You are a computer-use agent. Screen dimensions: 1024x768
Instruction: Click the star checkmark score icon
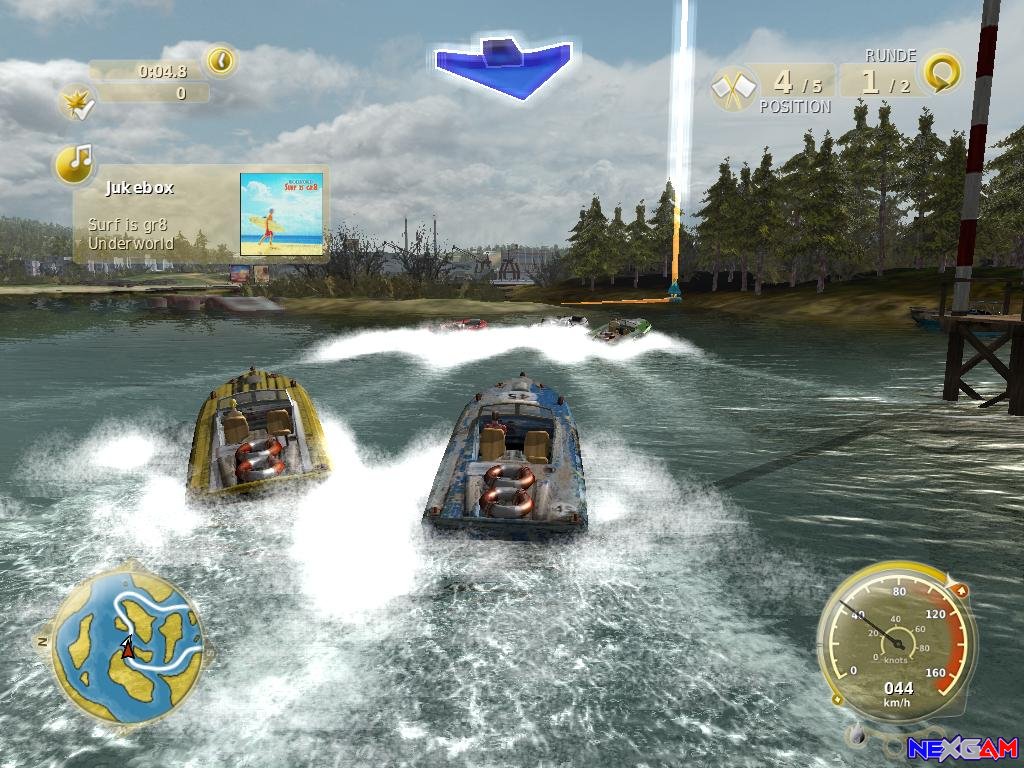[77, 101]
